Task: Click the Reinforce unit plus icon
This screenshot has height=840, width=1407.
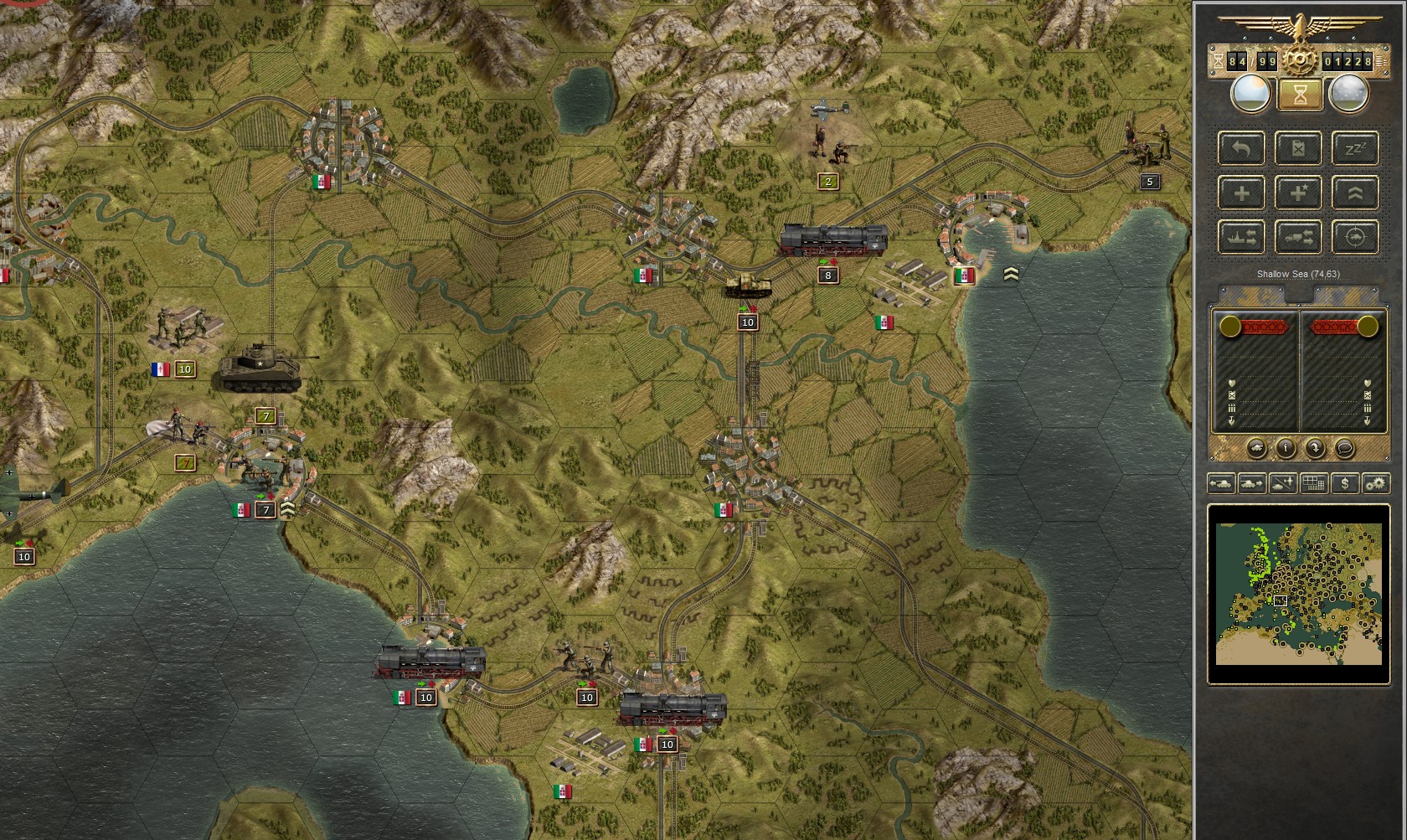Action: [x=1241, y=193]
